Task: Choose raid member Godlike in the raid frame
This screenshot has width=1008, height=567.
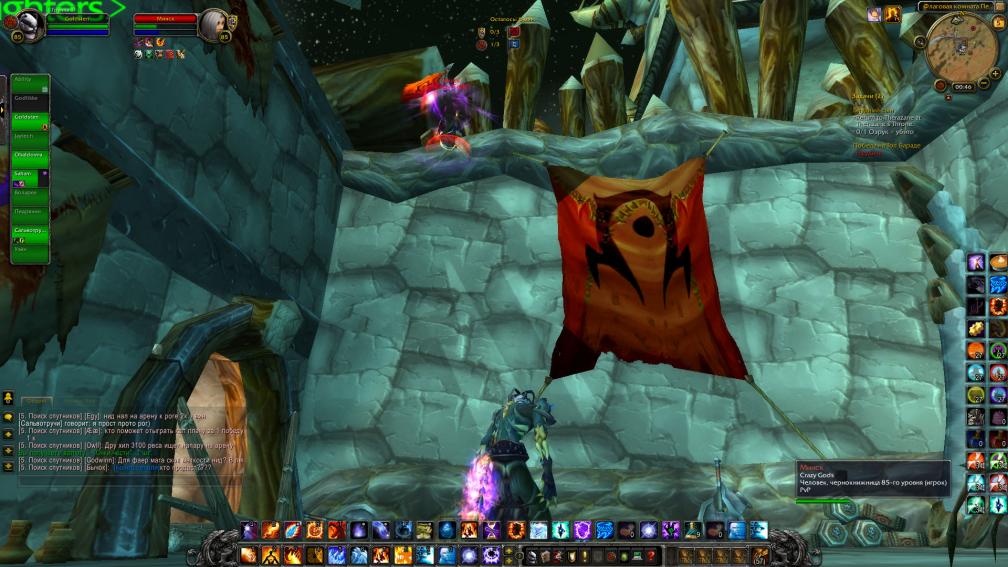Action: point(30,99)
